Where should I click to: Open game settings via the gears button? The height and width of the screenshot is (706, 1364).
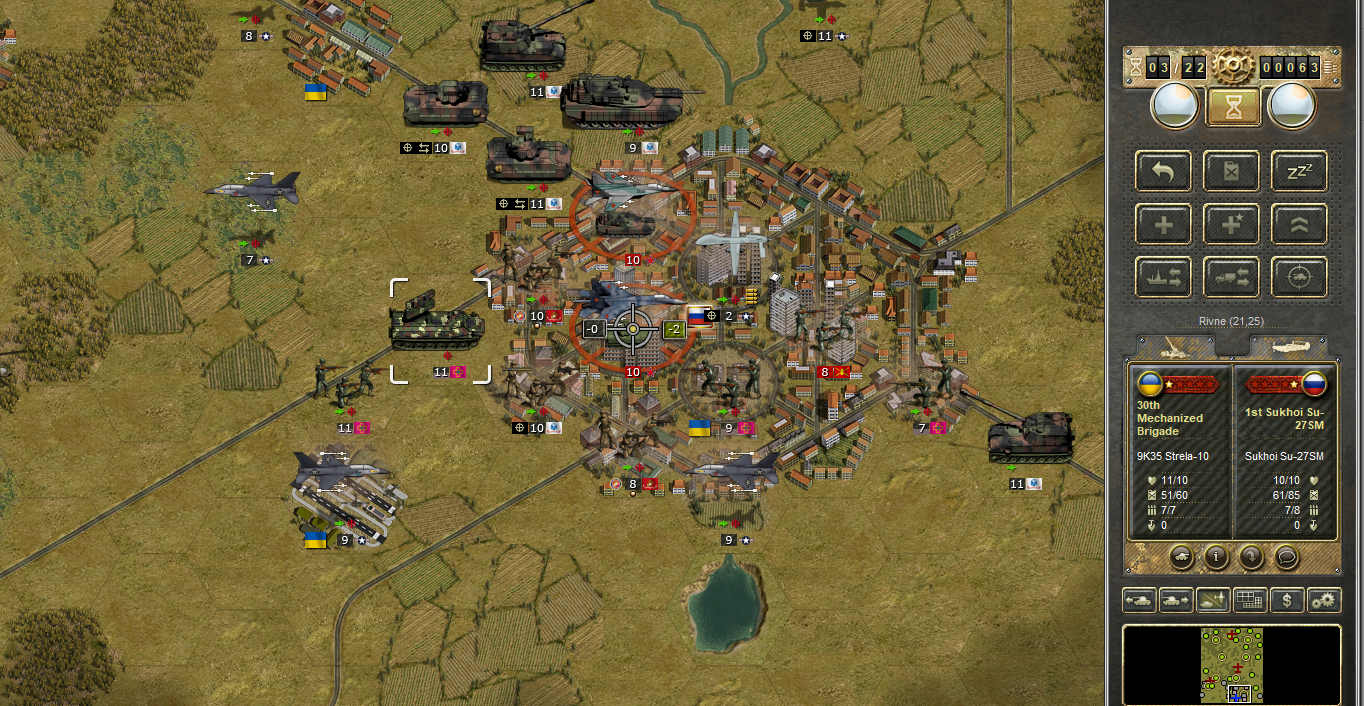[1324, 600]
